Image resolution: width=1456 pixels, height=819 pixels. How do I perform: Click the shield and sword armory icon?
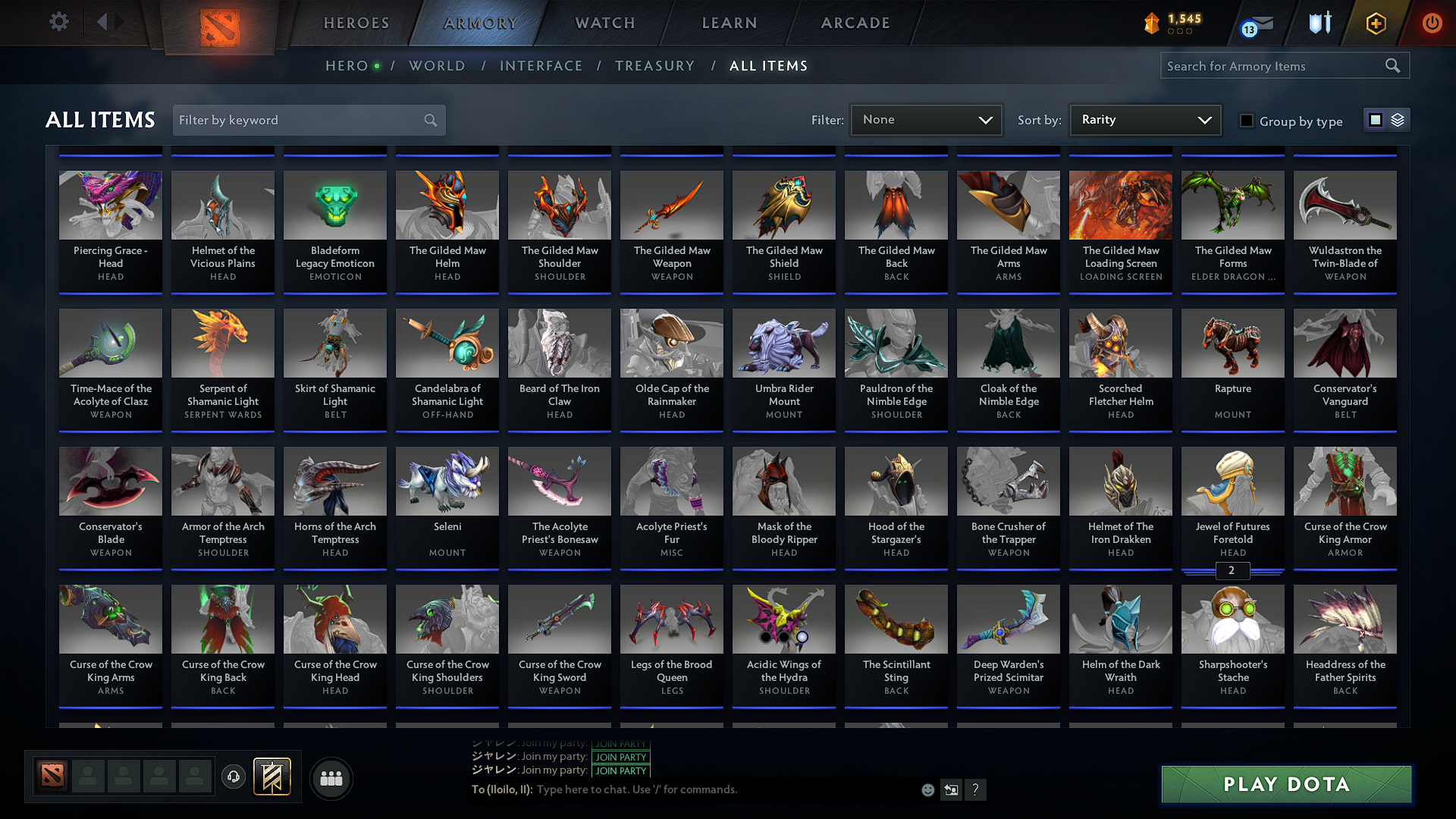click(1319, 24)
